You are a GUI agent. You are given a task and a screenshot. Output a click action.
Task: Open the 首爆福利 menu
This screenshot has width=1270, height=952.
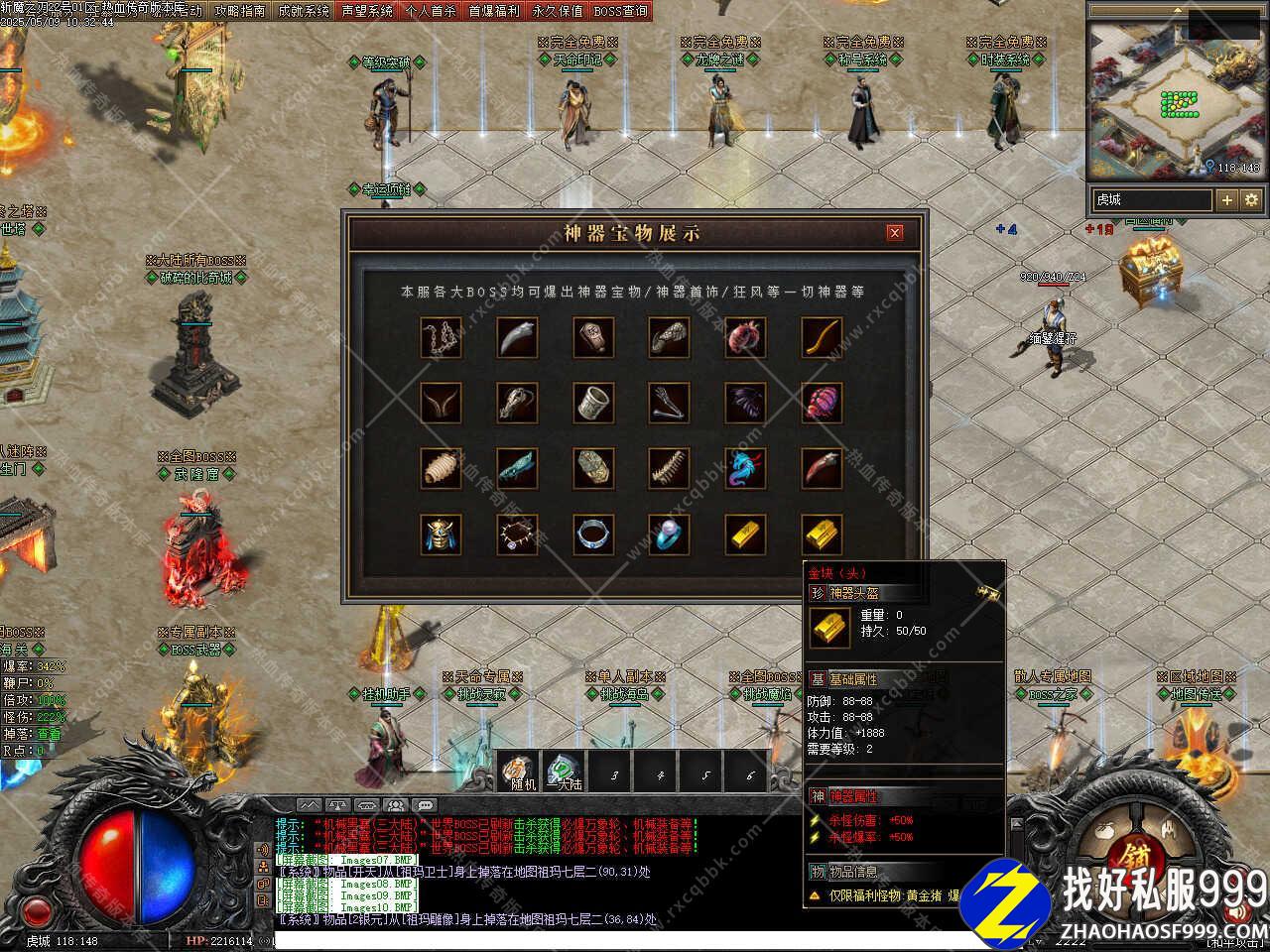click(x=493, y=11)
